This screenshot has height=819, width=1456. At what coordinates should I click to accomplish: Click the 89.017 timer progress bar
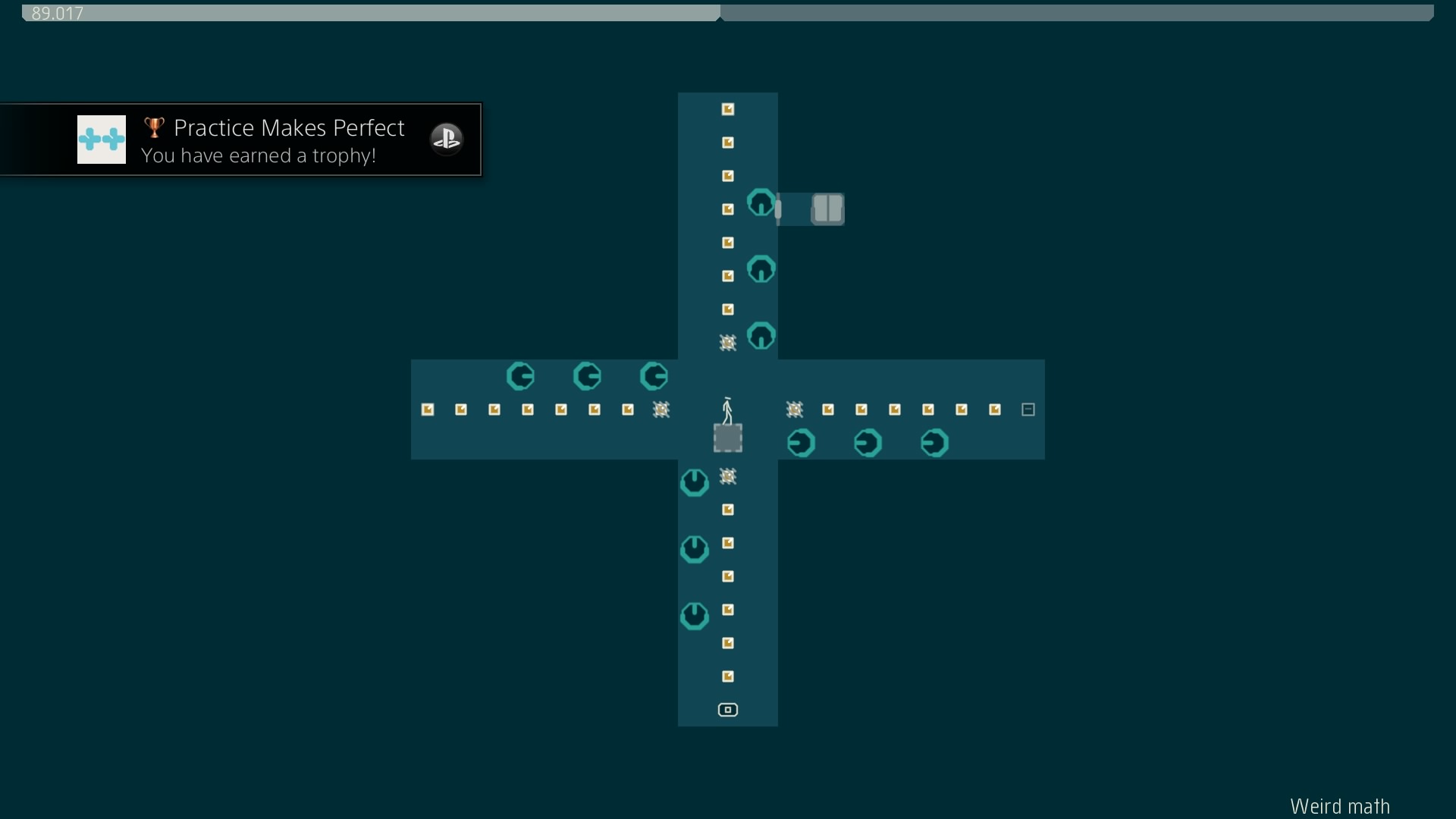[369, 12]
